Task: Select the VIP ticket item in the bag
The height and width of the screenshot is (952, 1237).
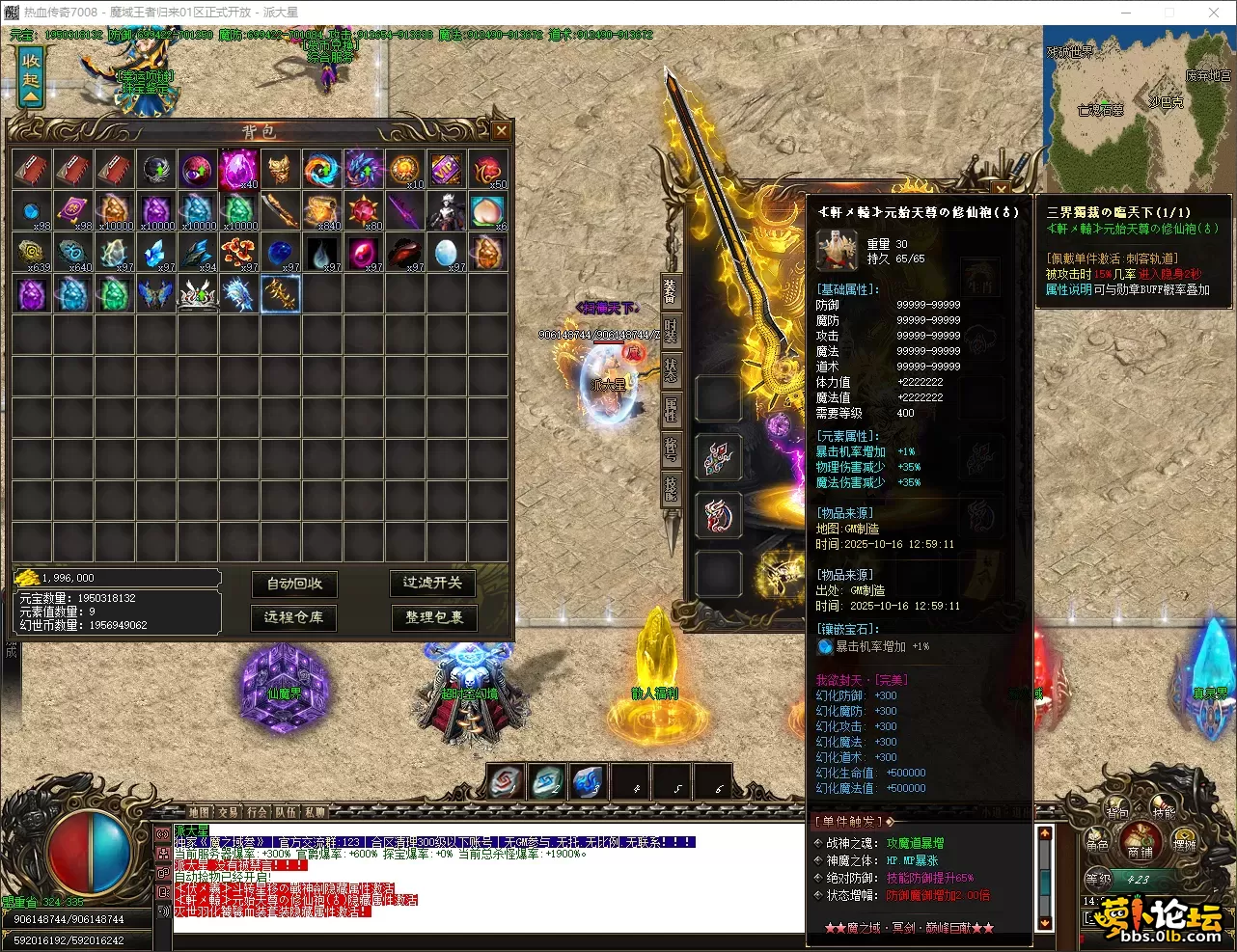Action: 446,170
